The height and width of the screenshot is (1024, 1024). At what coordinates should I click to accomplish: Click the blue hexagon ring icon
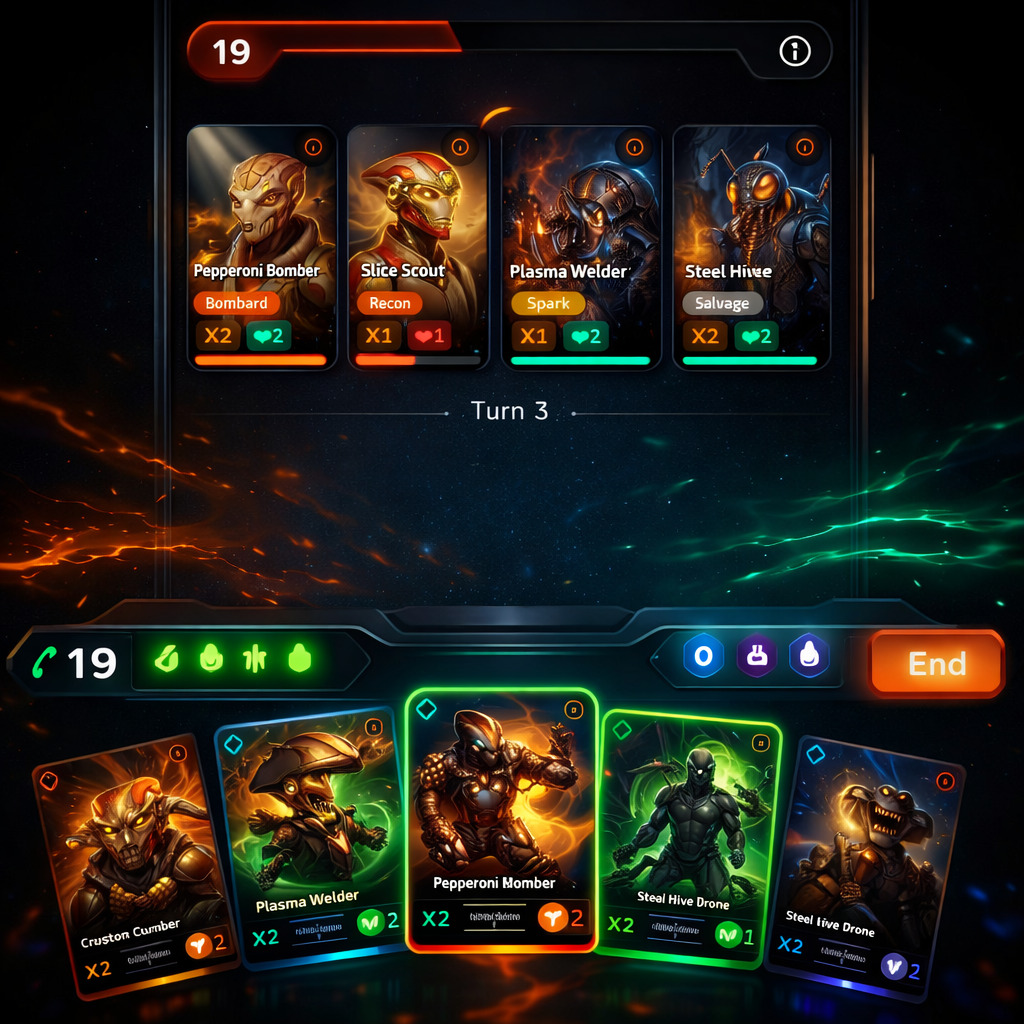click(703, 656)
